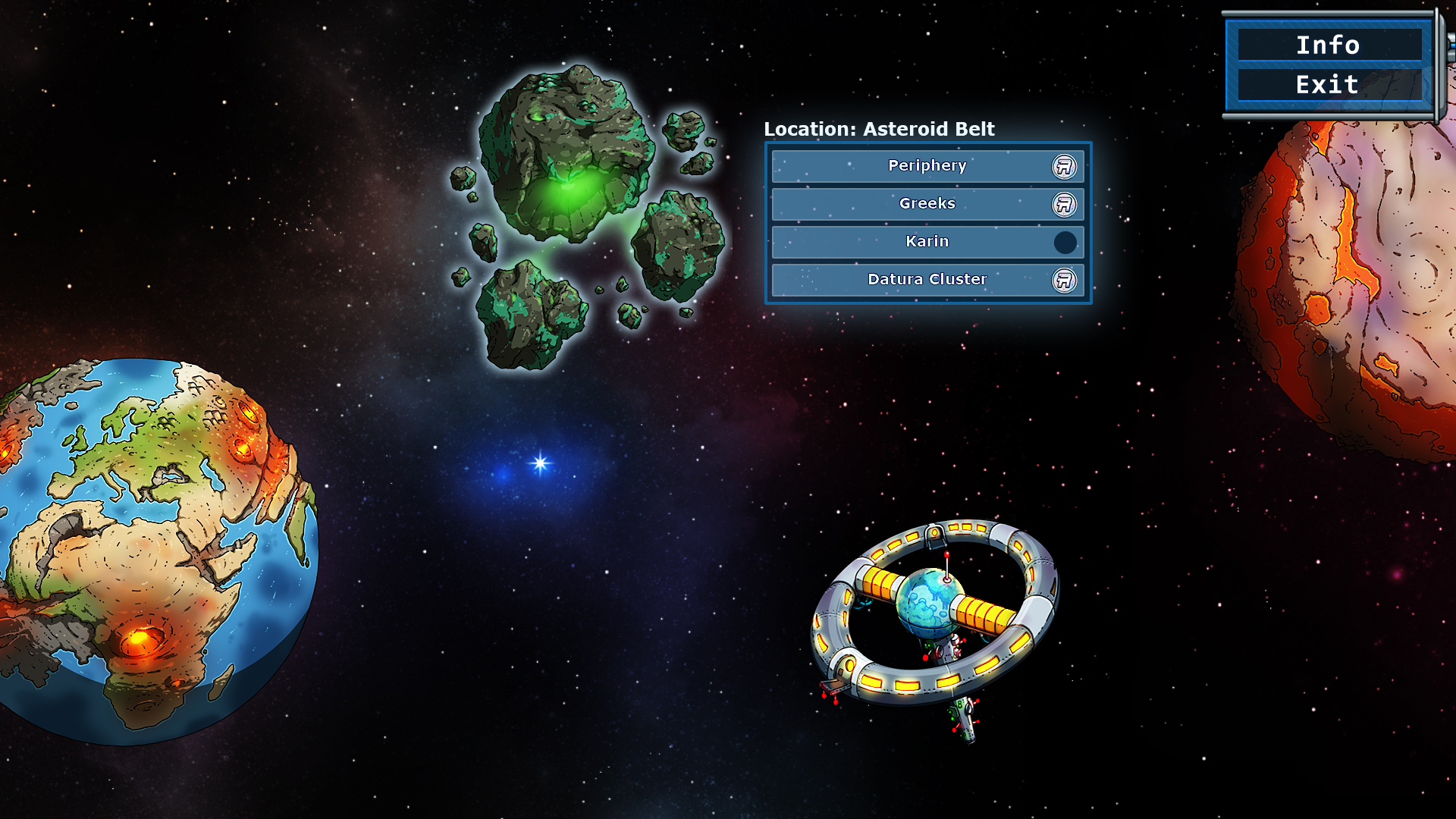Choose Datura Cluster from the location list
The image size is (1456, 819).
click(928, 280)
